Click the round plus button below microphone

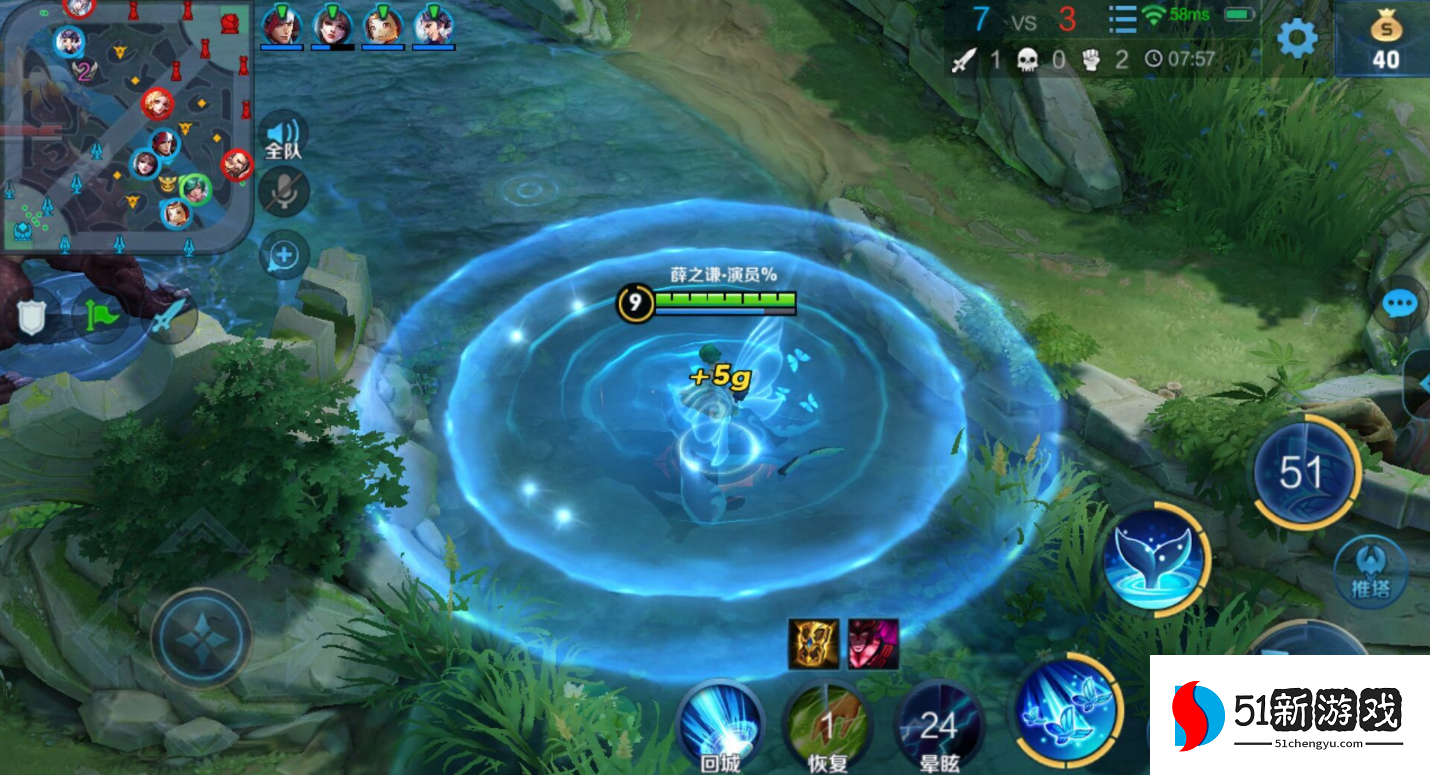[x=284, y=256]
